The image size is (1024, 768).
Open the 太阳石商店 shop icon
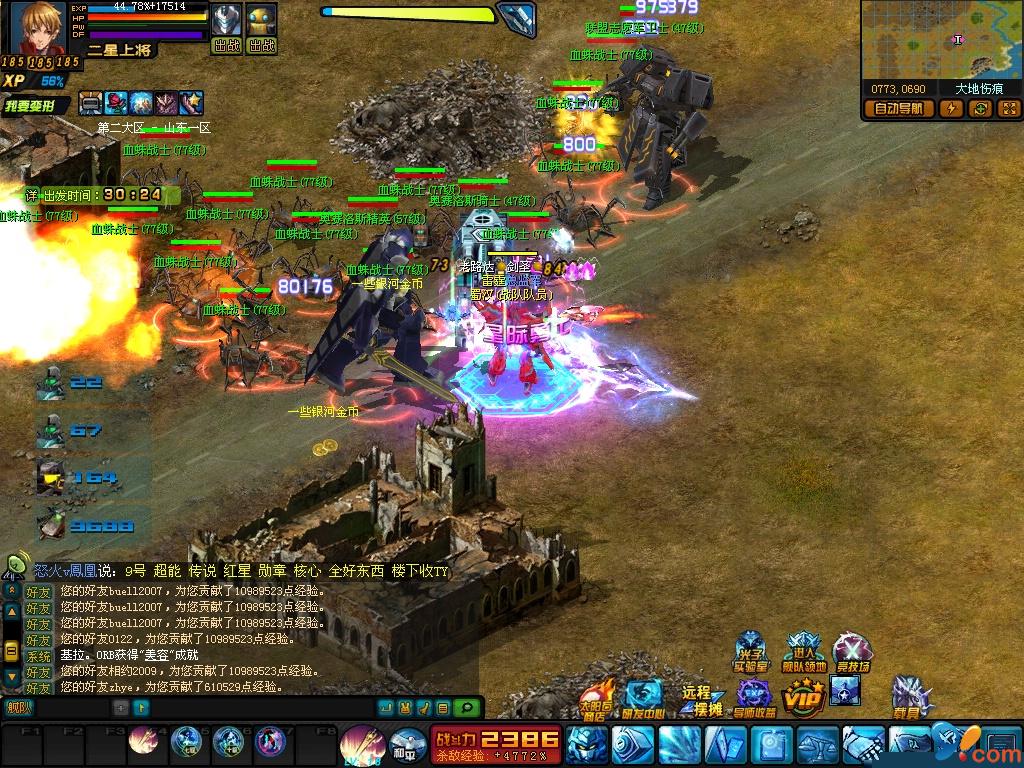(597, 697)
